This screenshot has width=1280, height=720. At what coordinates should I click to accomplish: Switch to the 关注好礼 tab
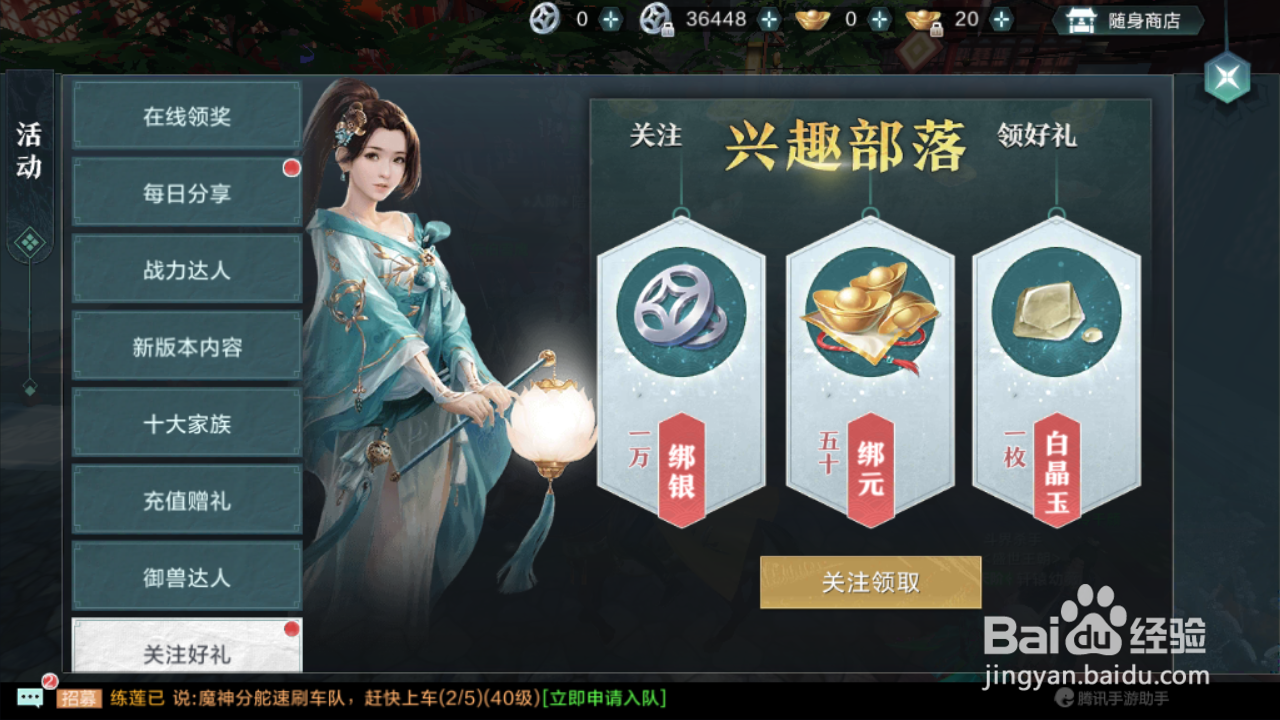(x=186, y=655)
